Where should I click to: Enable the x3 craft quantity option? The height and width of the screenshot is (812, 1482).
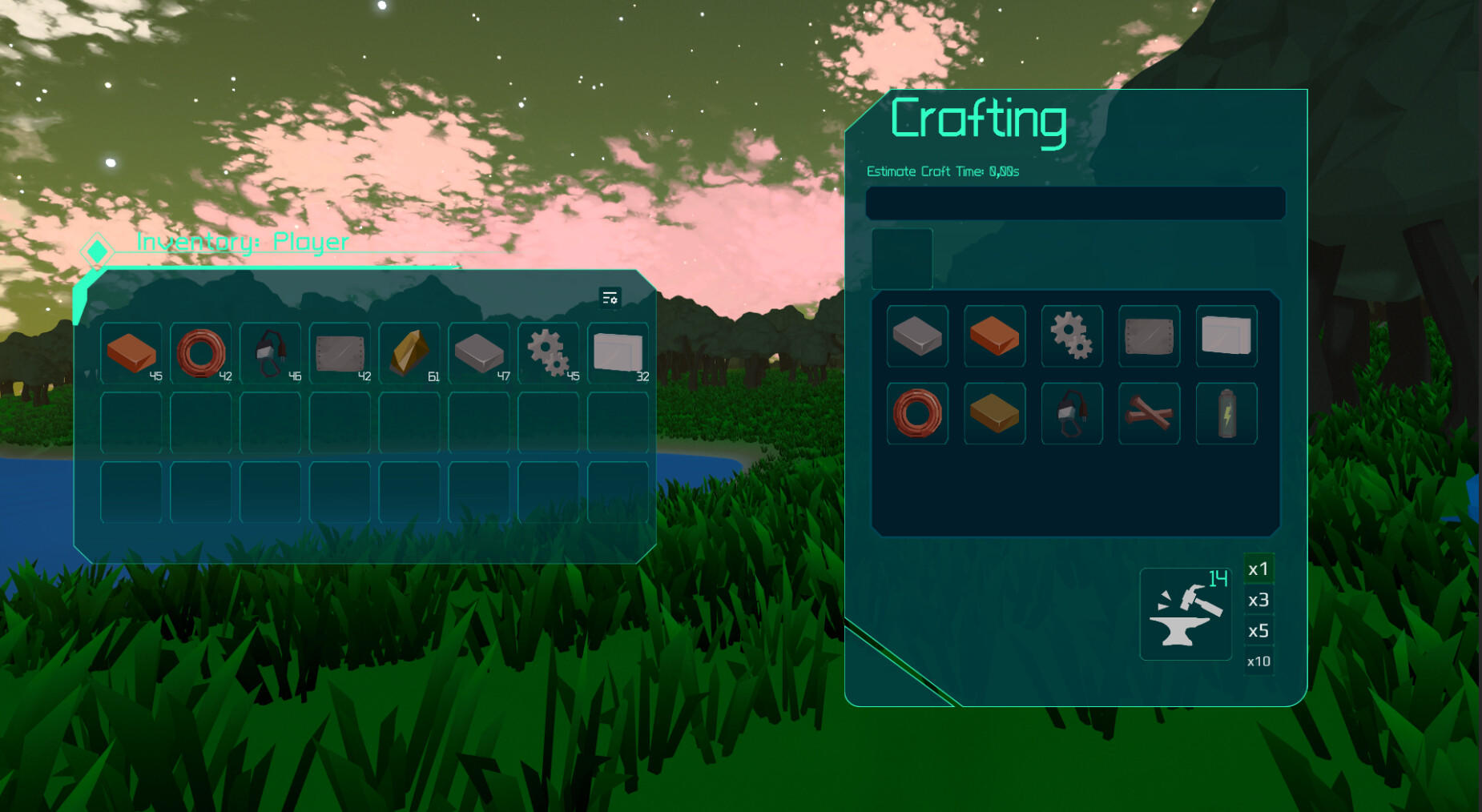click(1258, 601)
